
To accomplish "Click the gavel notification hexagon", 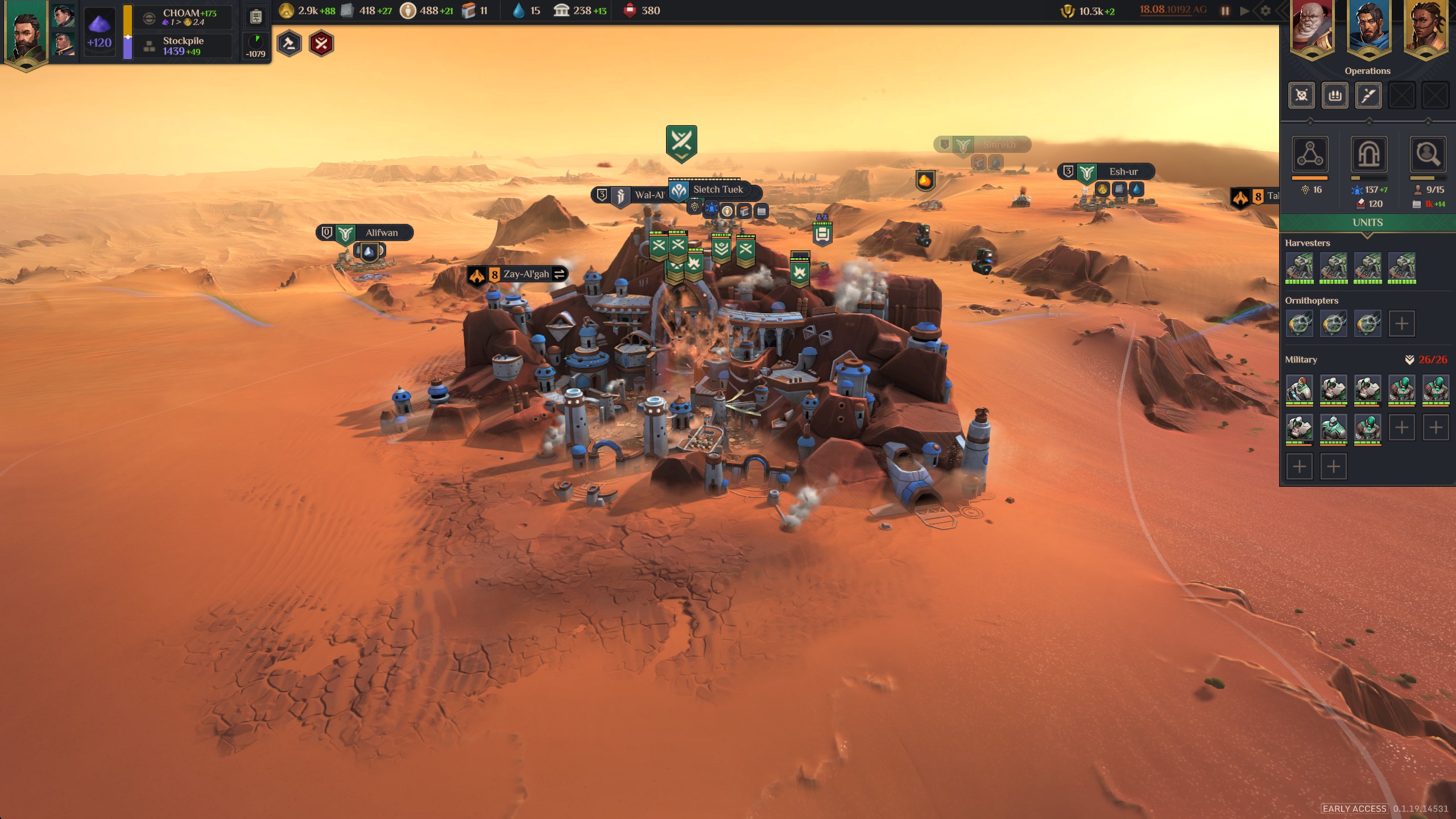I will [289, 43].
